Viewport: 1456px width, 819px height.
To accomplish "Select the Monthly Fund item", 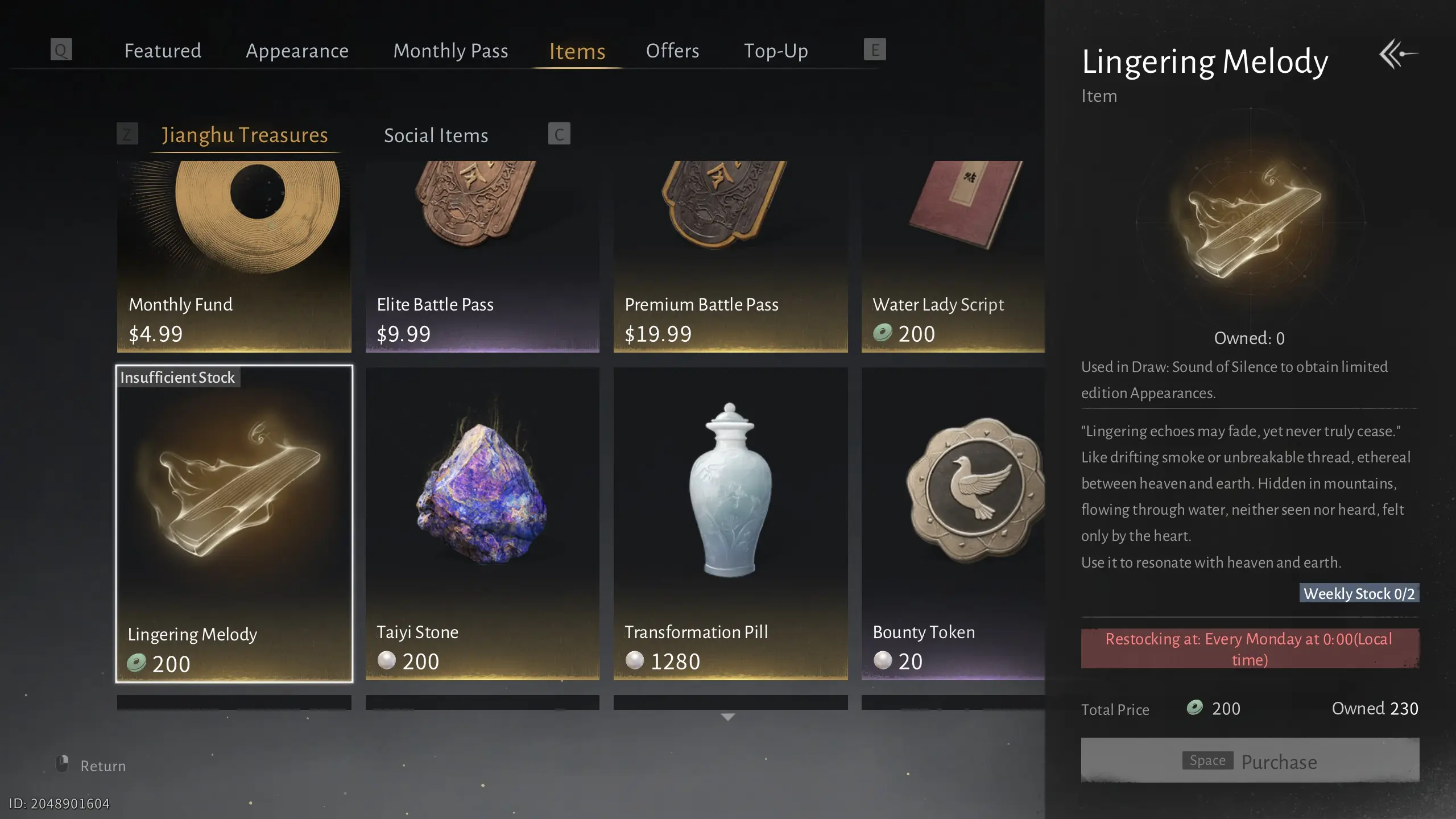I will 234,256.
